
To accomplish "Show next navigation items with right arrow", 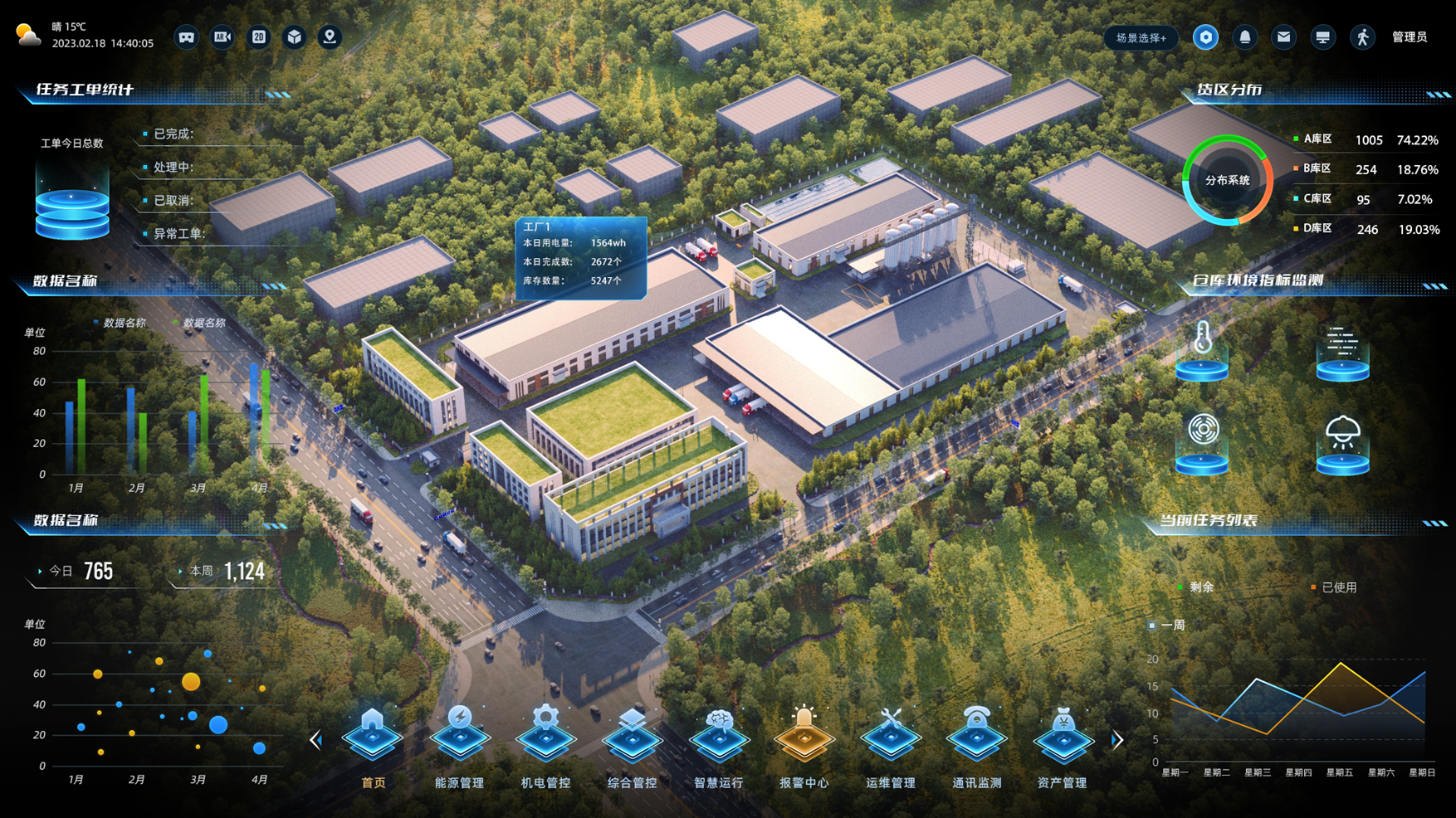I will (x=1117, y=739).
